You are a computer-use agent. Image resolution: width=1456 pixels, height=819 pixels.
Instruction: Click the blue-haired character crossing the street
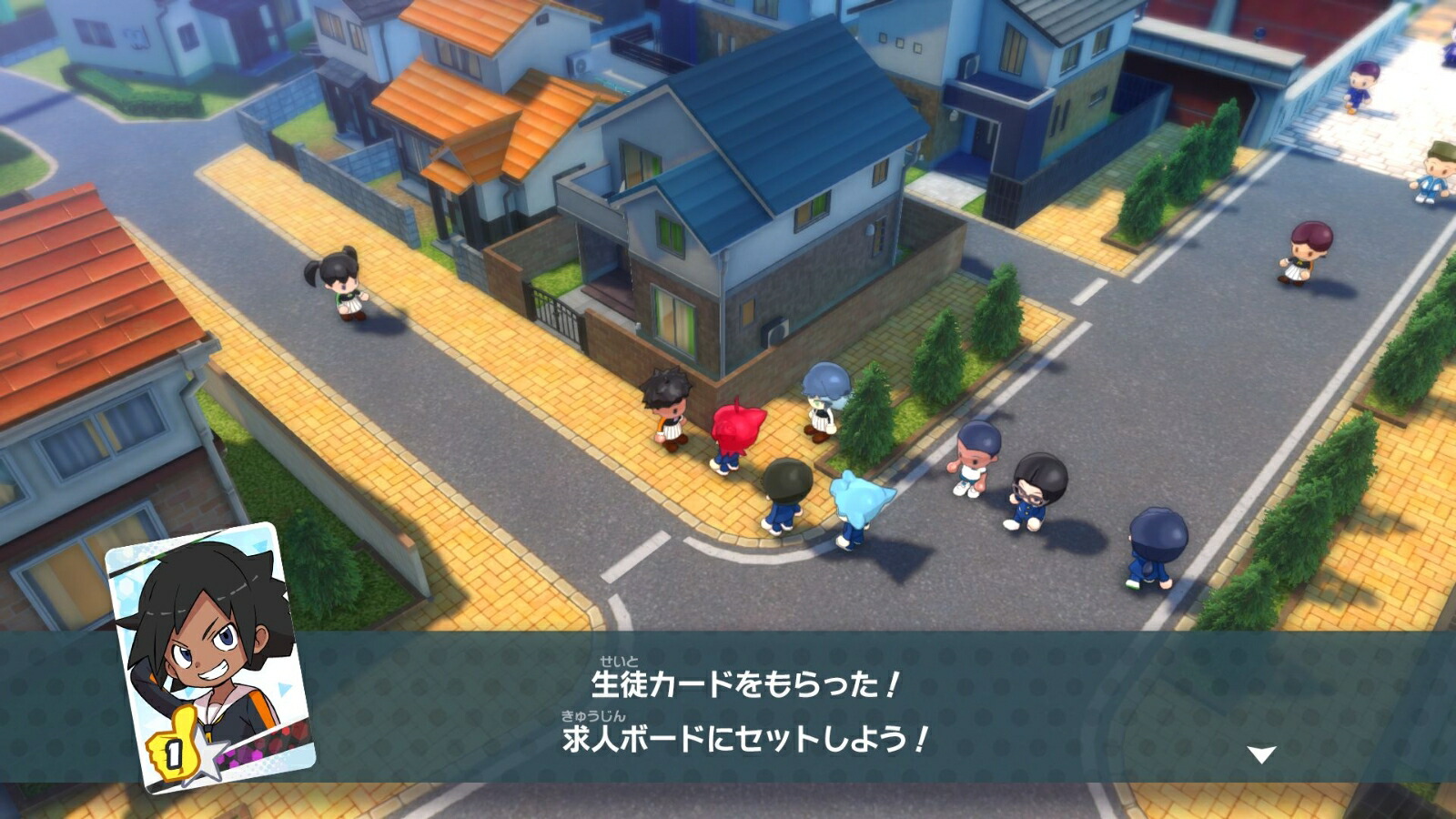pos(860,510)
